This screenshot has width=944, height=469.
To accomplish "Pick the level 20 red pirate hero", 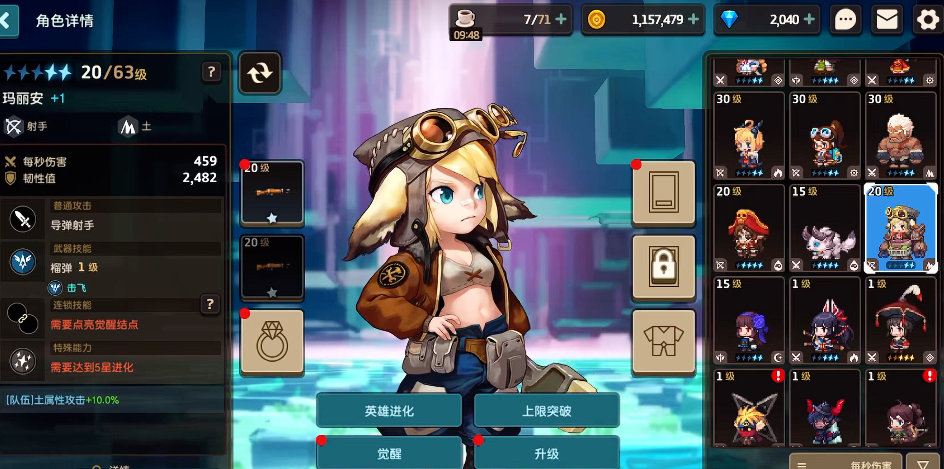I will tap(749, 228).
